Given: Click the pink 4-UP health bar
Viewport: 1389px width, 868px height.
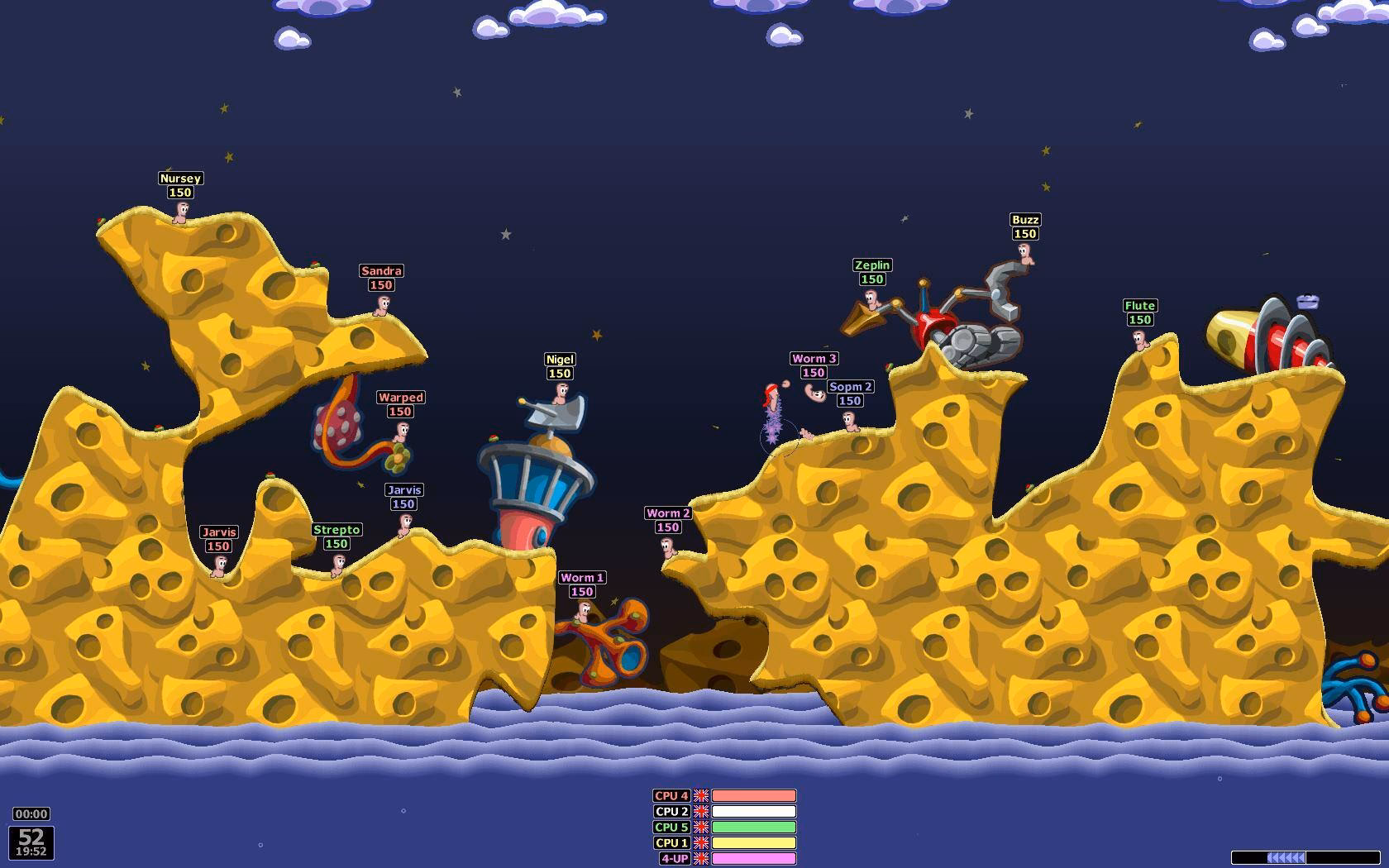Looking at the screenshot, I should coord(752,859).
